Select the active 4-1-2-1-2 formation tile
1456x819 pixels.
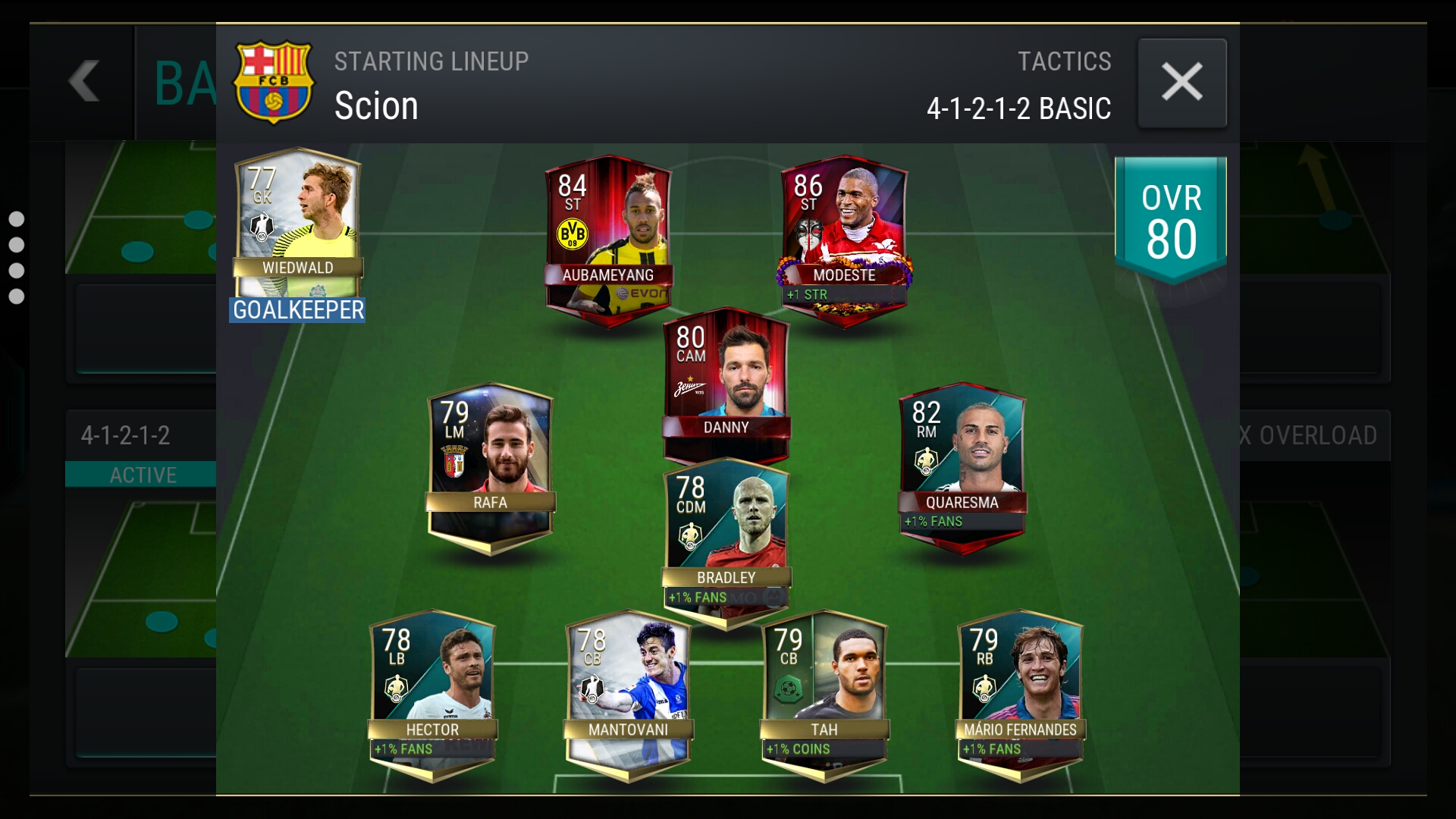point(141,447)
